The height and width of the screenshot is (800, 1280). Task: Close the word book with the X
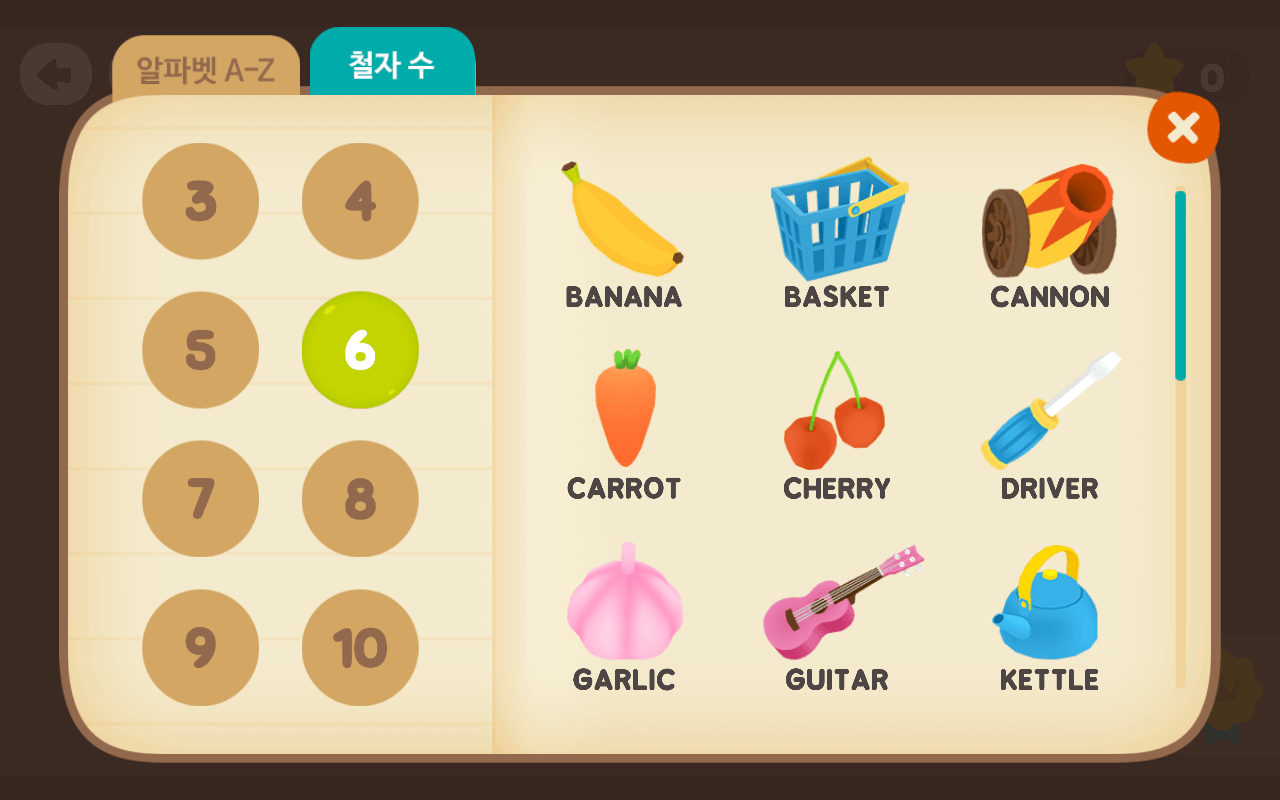pyautogui.click(x=1182, y=128)
